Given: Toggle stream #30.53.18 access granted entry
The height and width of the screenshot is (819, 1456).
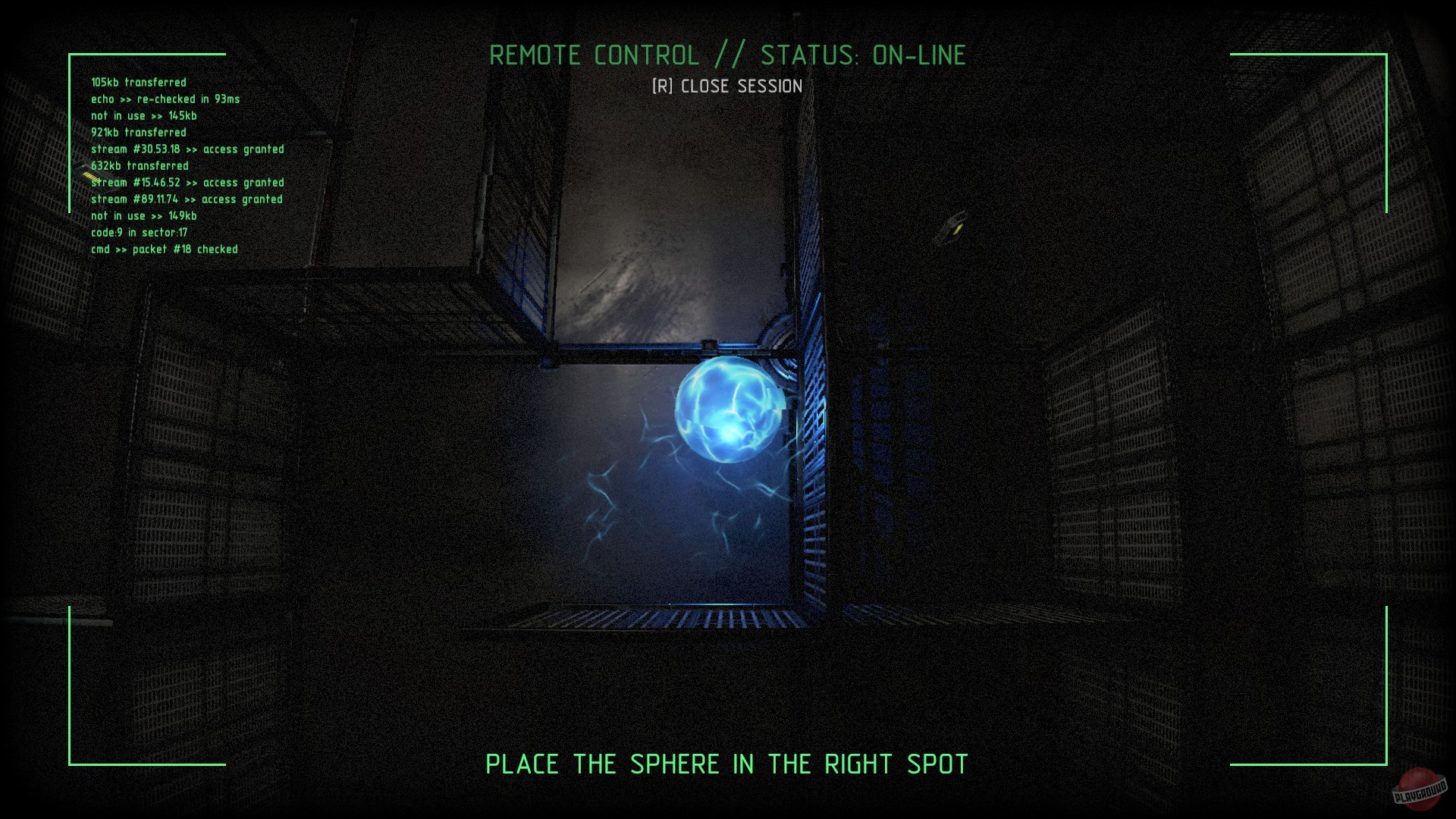Looking at the screenshot, I should 187,149.
